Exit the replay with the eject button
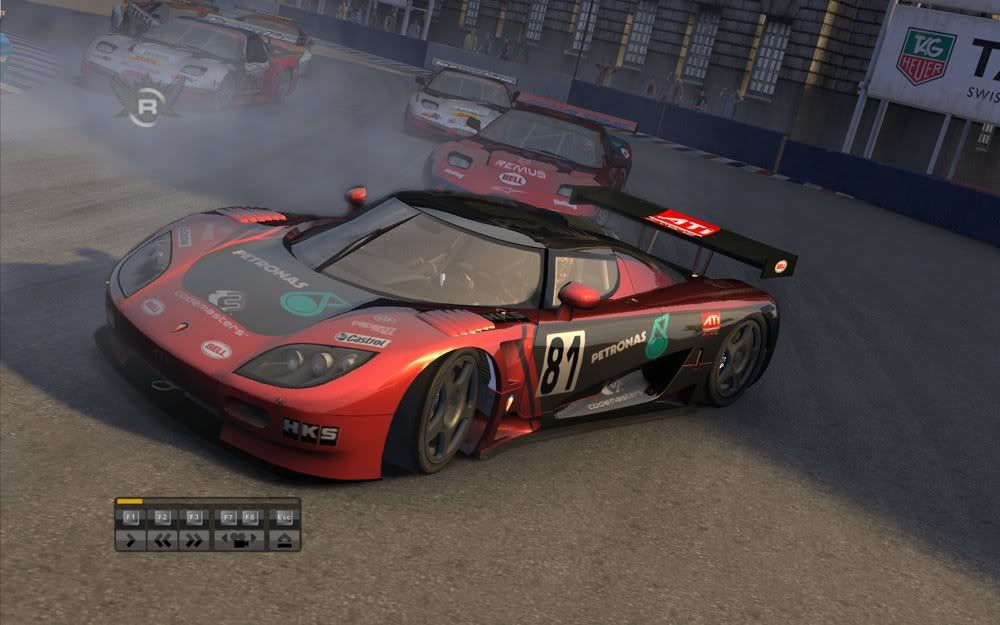Screen dimensions: 1000x625 click(x=284, y=540)
